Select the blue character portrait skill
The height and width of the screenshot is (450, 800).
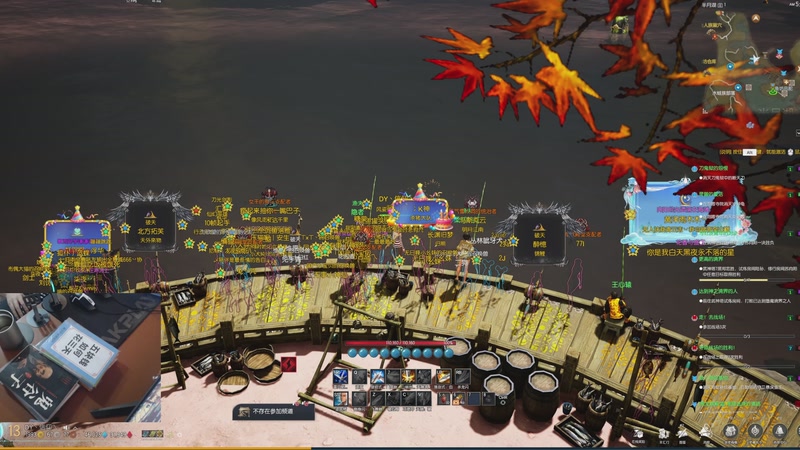click(341, 398)
